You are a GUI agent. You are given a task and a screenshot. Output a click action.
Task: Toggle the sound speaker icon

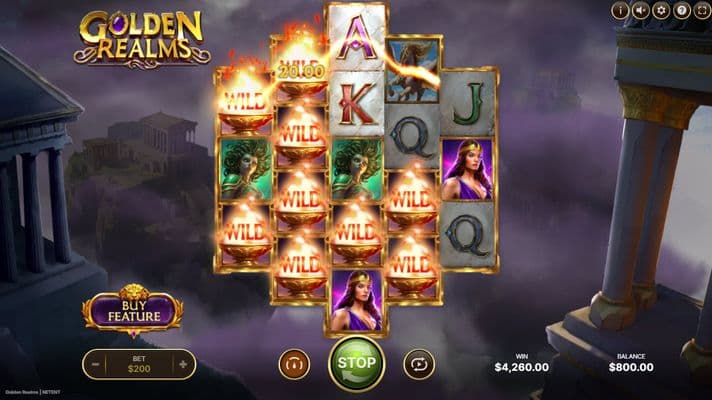click(x=641, y=11)
